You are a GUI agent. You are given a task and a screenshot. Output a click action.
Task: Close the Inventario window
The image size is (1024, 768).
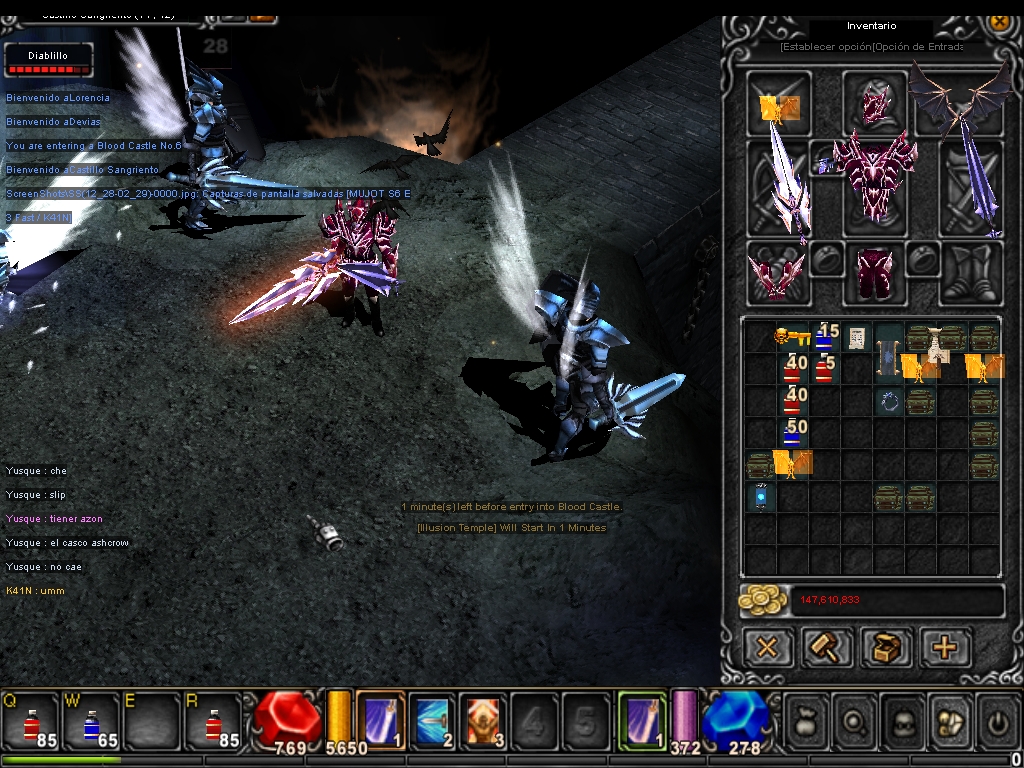(x=998, y=20)
